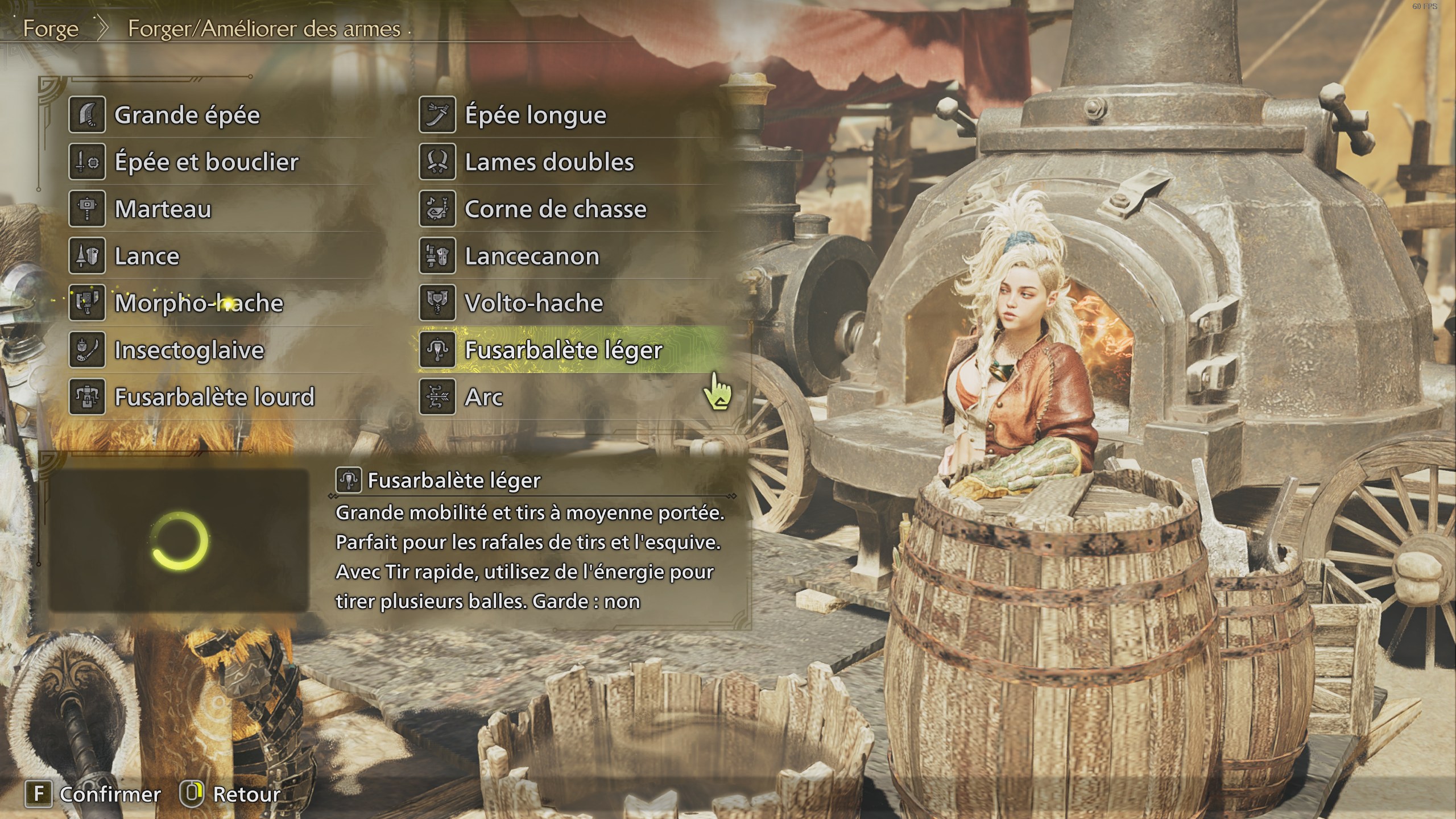
Task: Go back with the Retour button
Action: [231, 794]
